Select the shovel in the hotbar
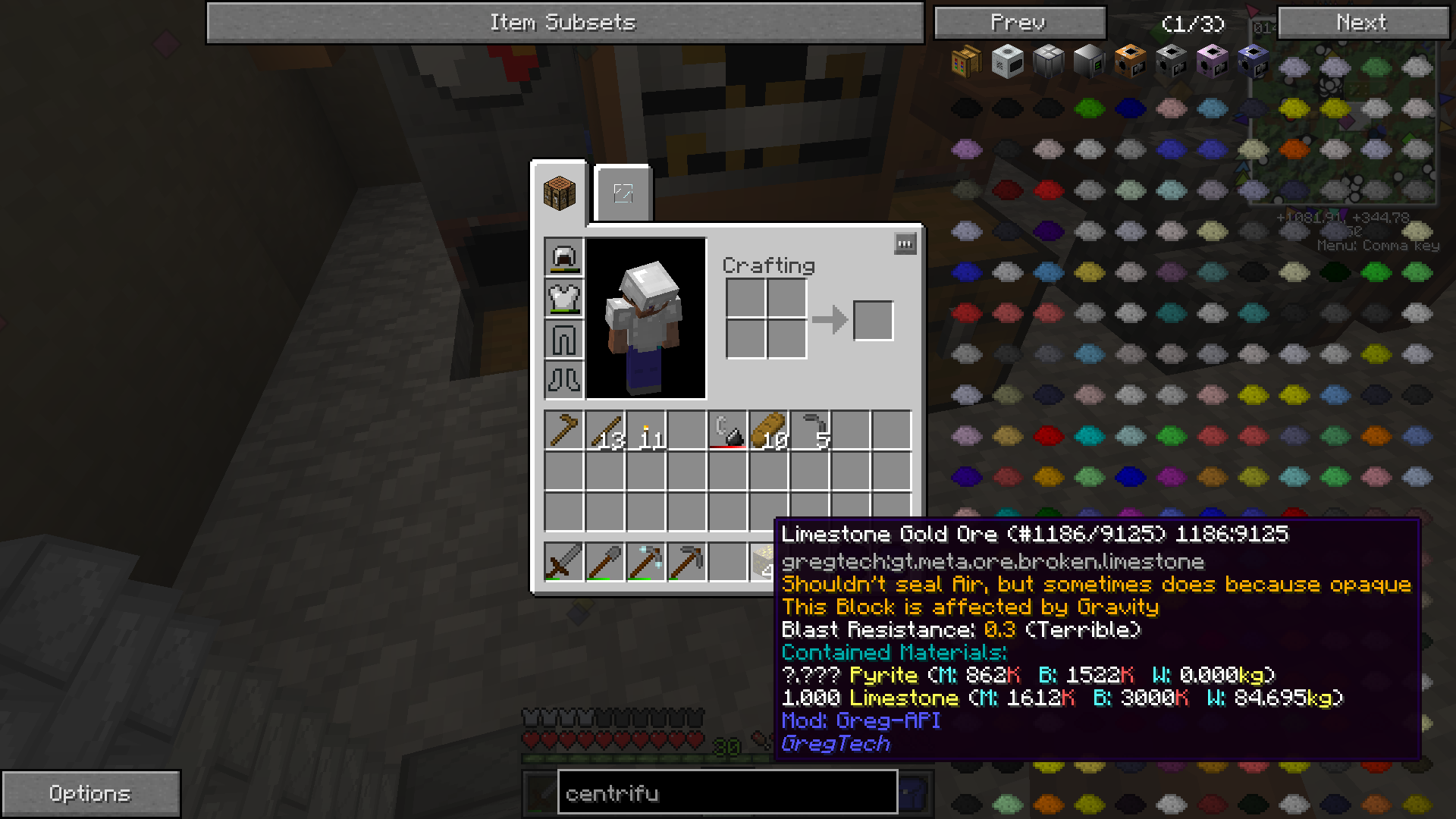1456x819 pixels. point(604,562)
